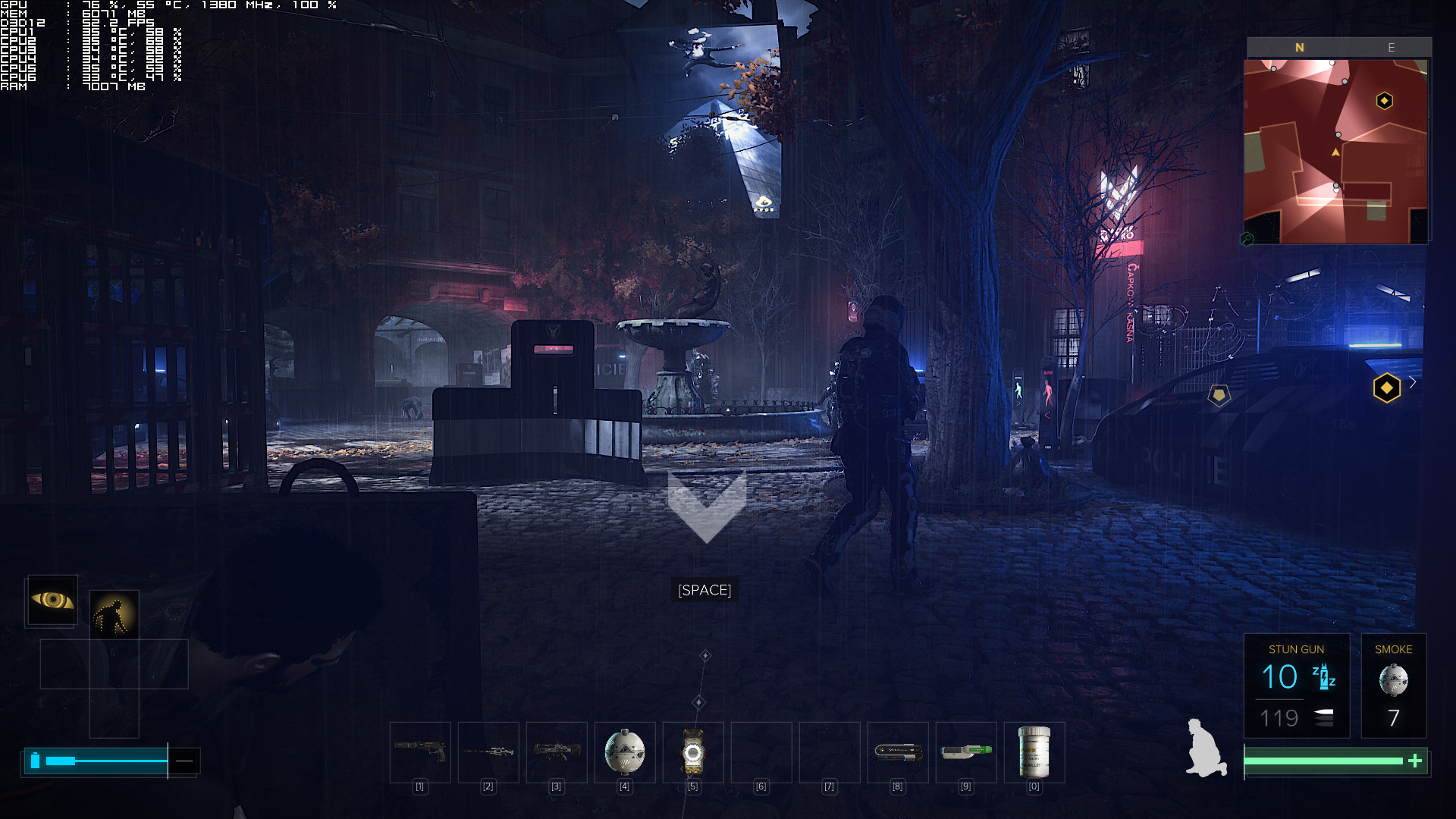
Task: Toggle the cloaking figure augment icon
Action: click(x=114, y=614)
